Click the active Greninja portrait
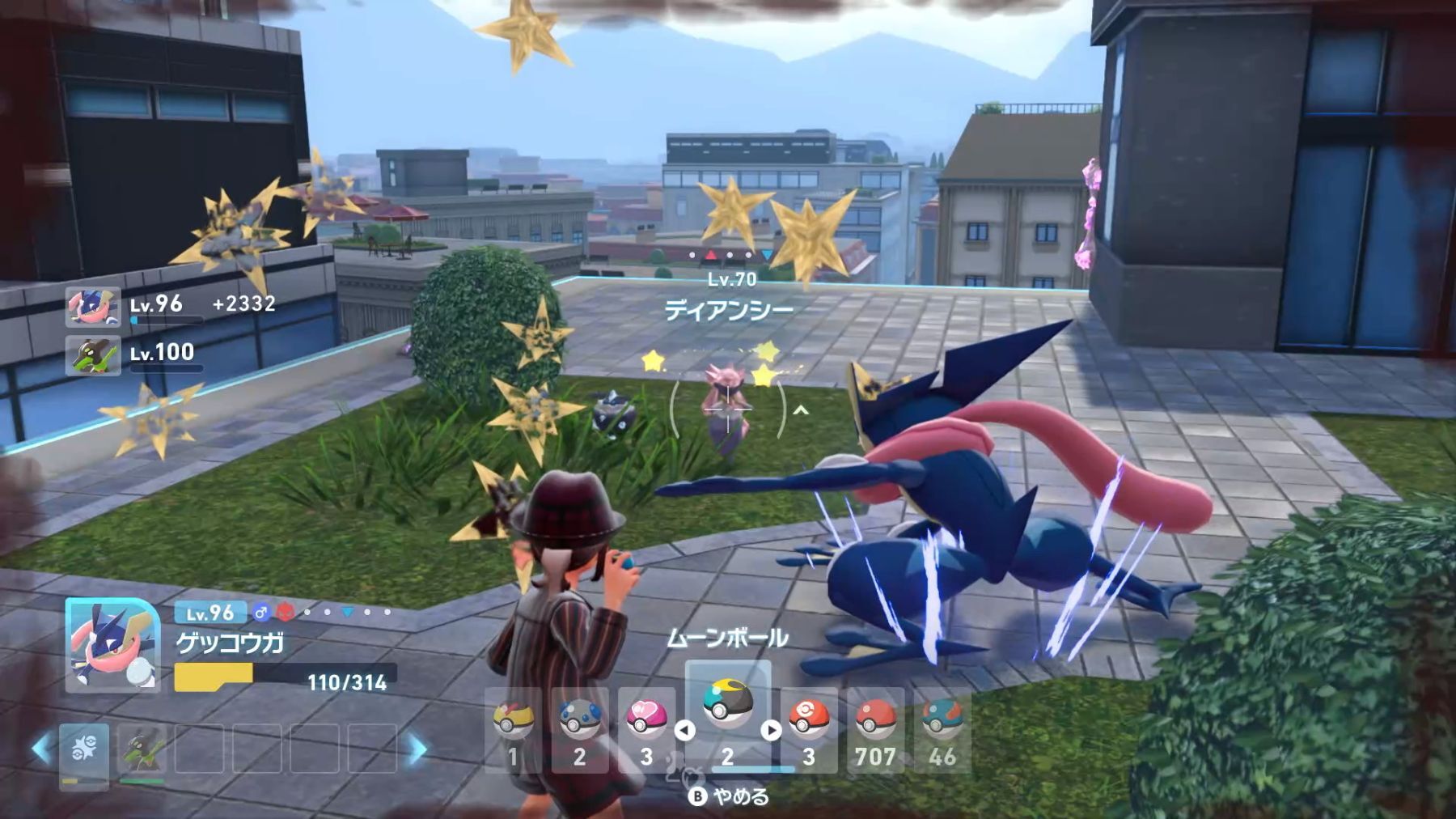 (112, 645)
